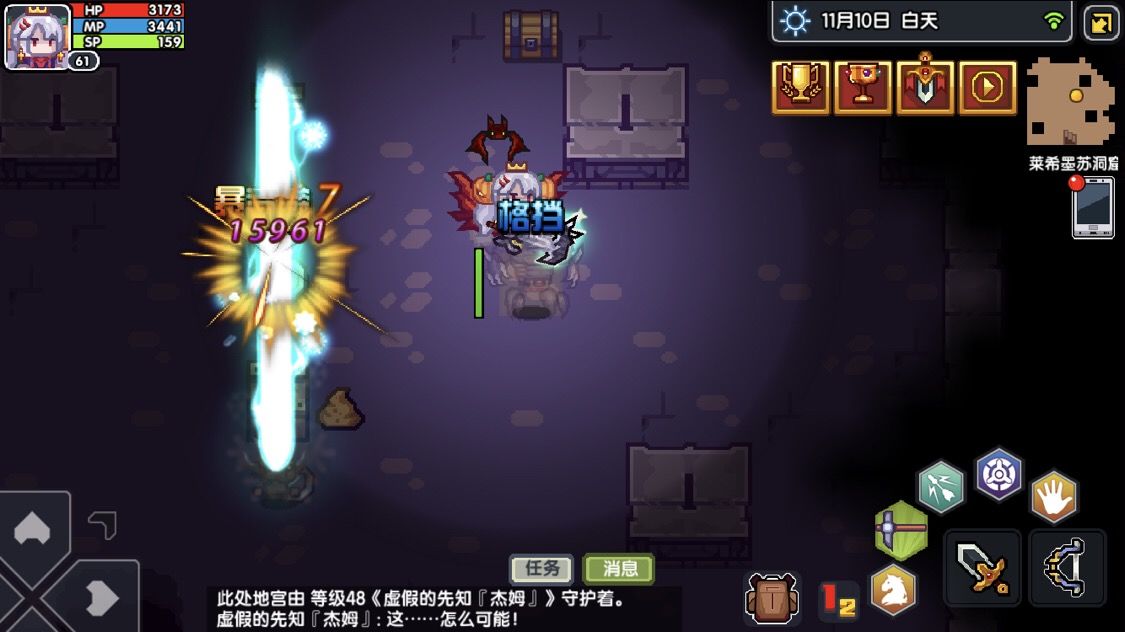This screenshot has width=1125, height=632.
Task: Open the smartphone with red notification
Action: pyautogui.click(x=1093, y=208)
